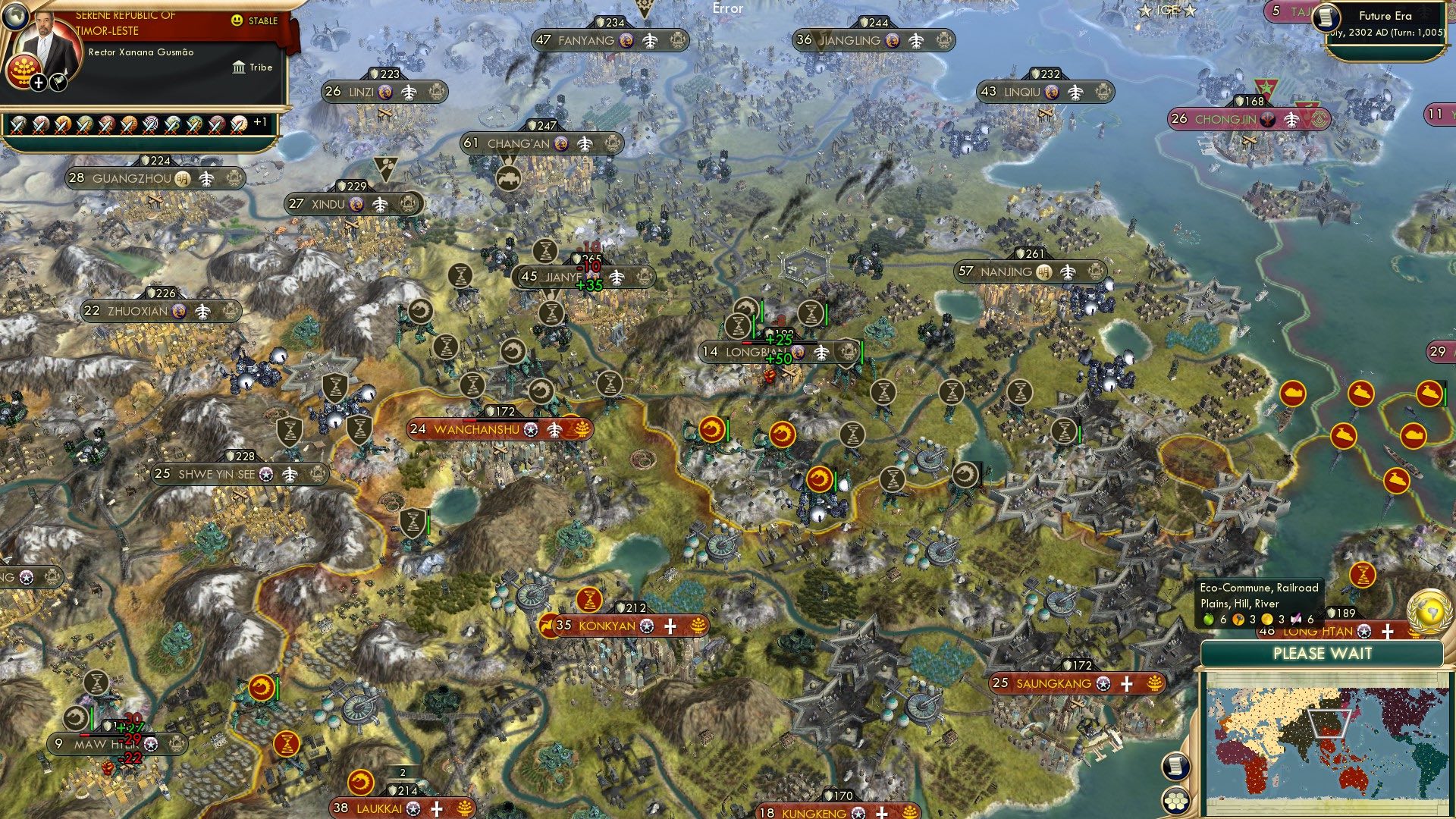1456x819 pixels.
Task: Select the Timor-Leste civilization emblem on leader panel
Action: [x=23, y=70]
